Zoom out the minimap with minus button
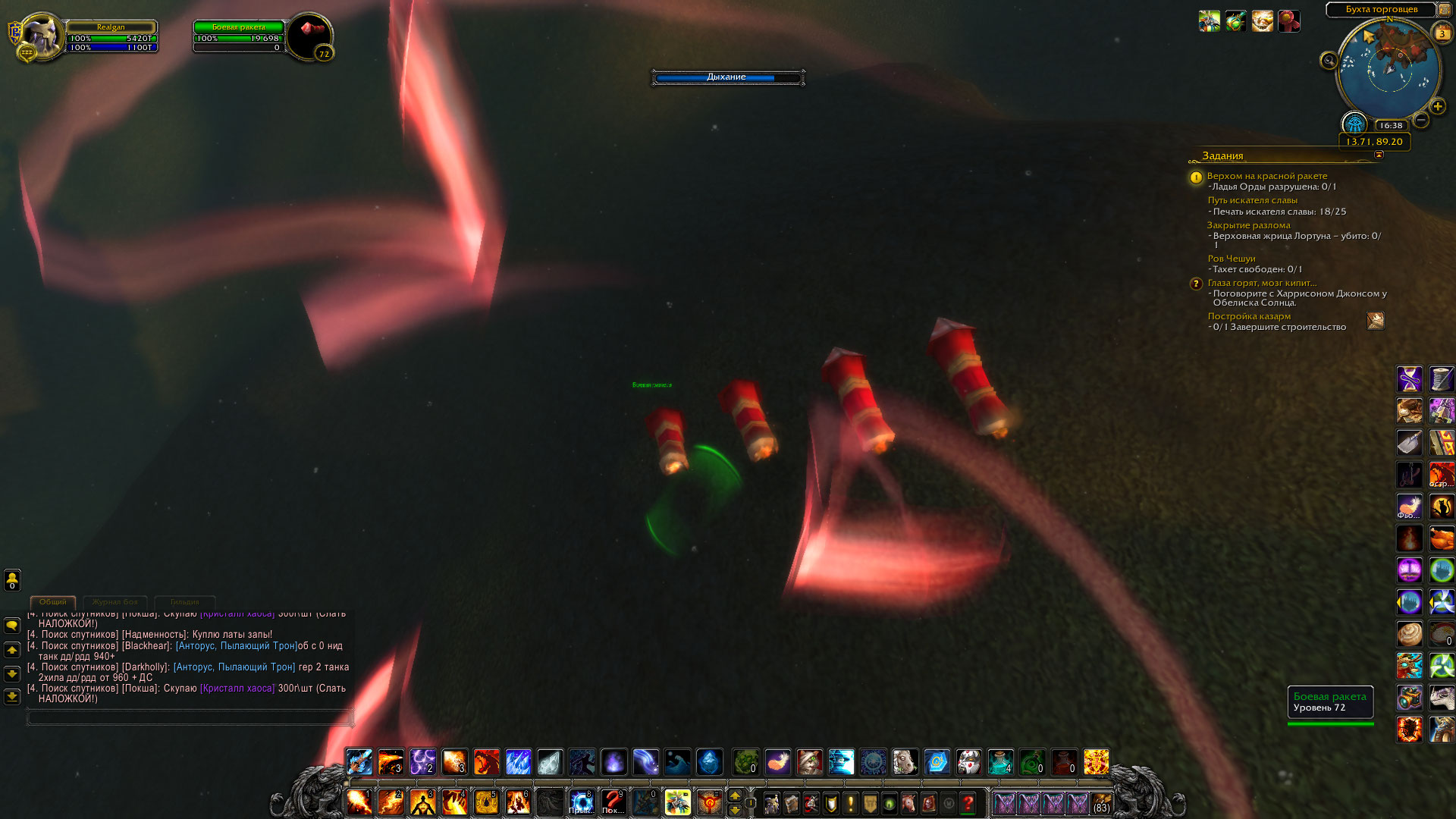Screen dimensions: 1456x819 1421,120
